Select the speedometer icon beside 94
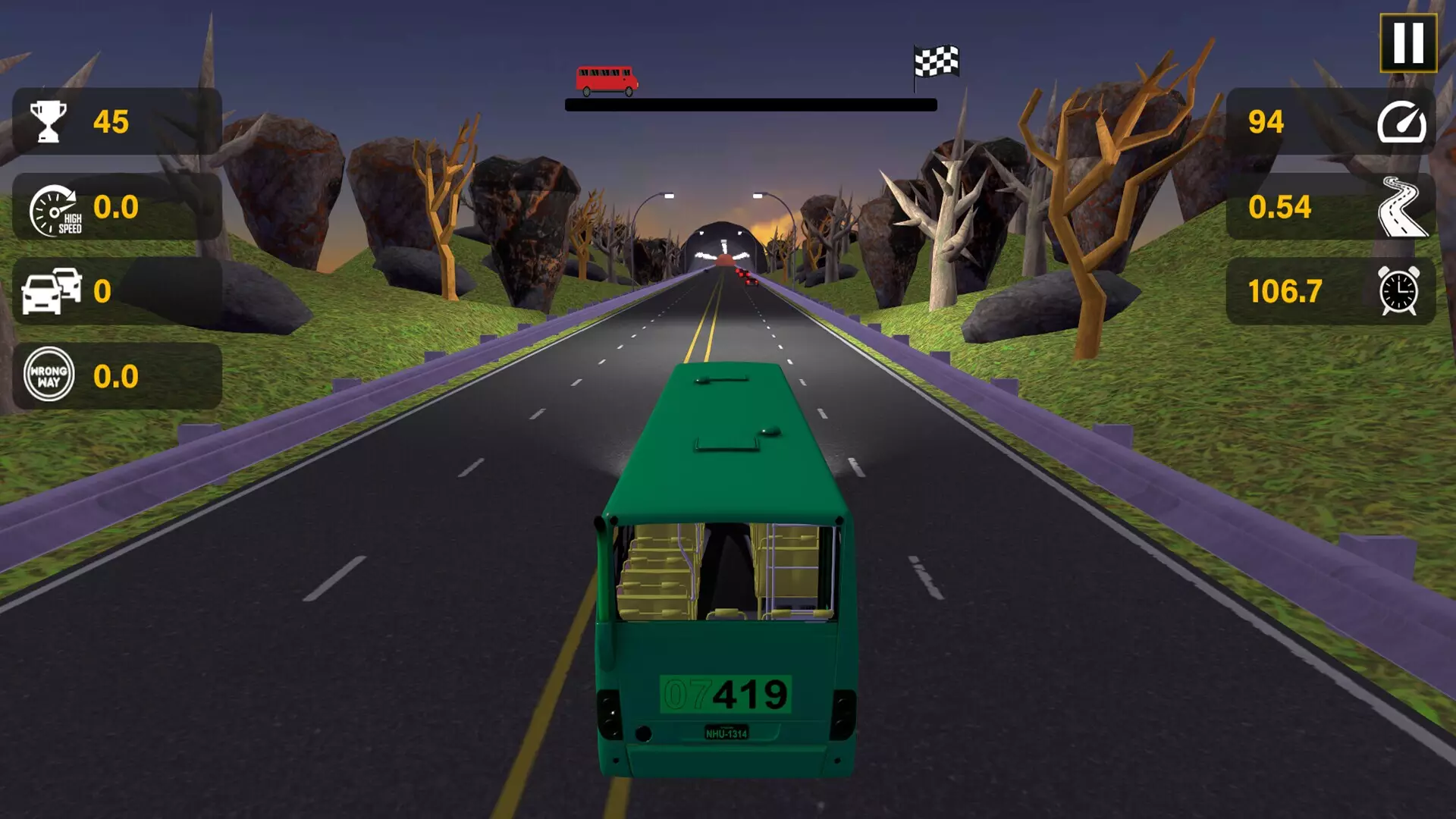Viewport: 1456px width, 819px height. (x=1404, y=120)
